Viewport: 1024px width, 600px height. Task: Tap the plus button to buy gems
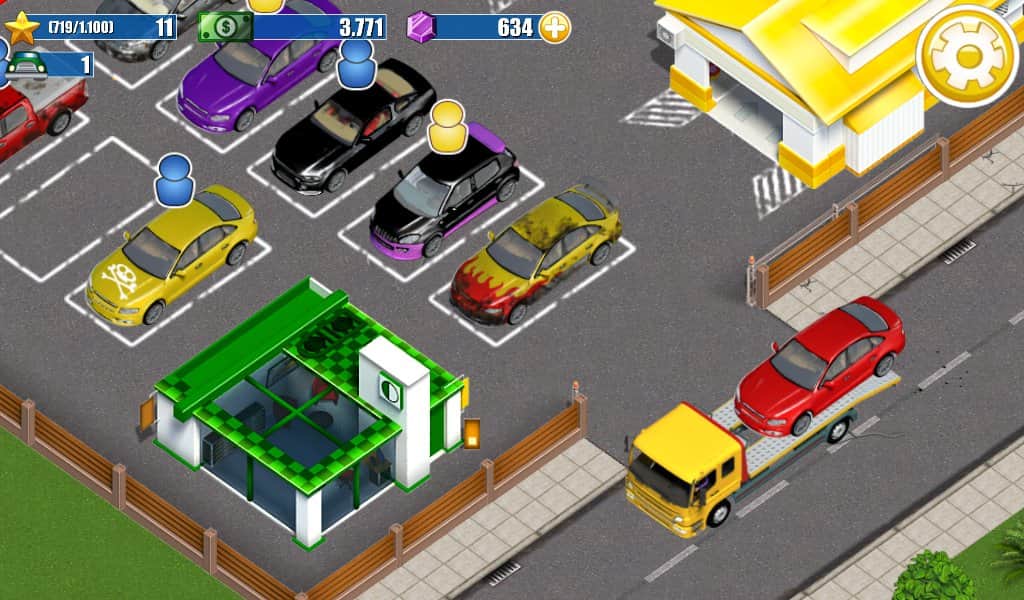555,27
